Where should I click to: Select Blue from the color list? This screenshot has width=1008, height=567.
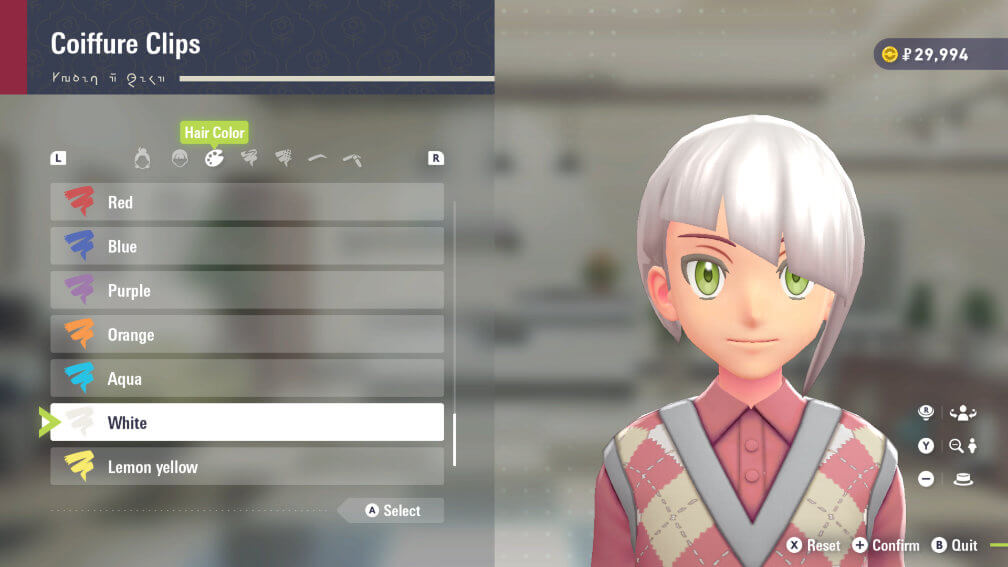pyautogui.click(x=247, y=246)
